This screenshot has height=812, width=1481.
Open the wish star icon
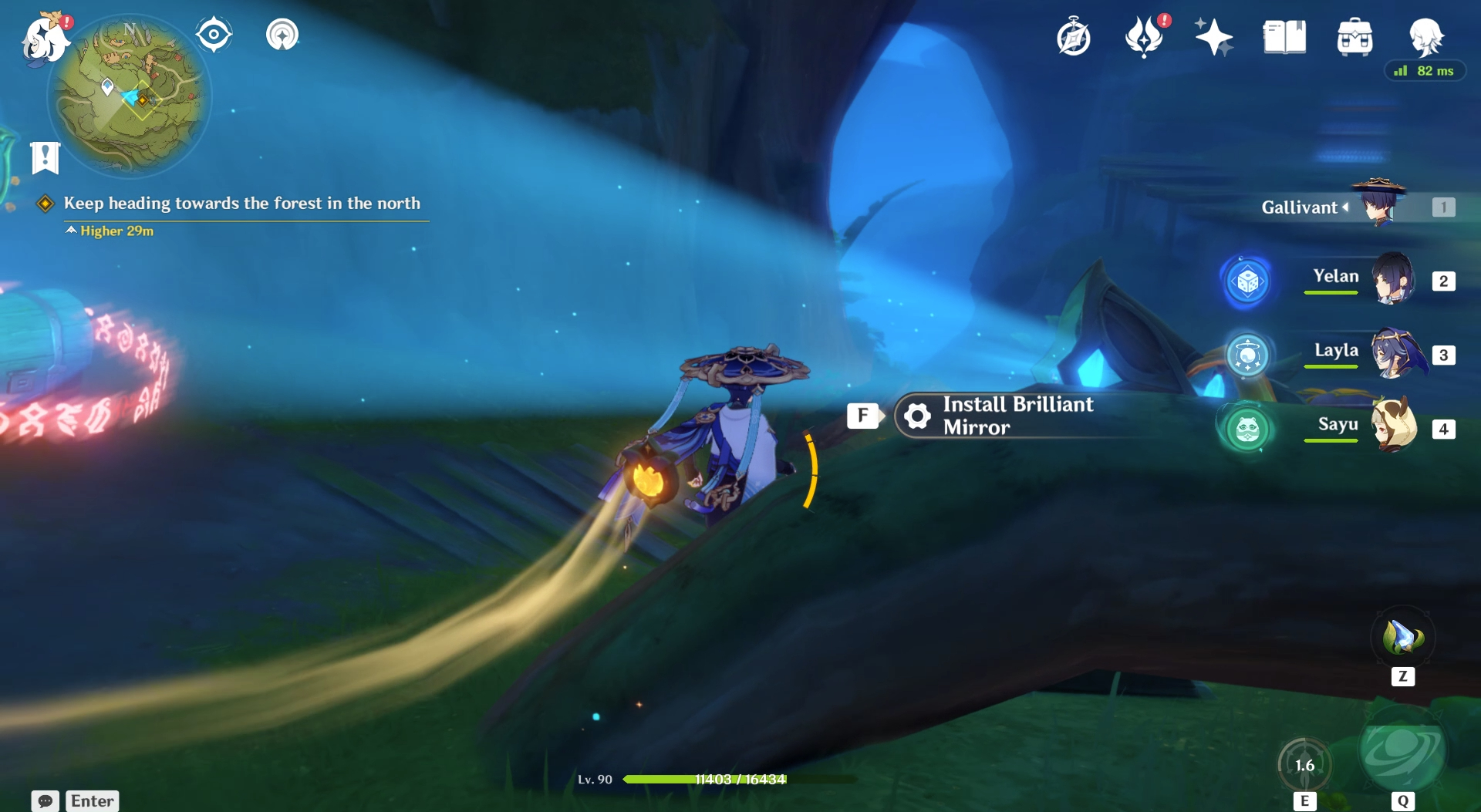pyautogui.click(x=1213, y=37)
